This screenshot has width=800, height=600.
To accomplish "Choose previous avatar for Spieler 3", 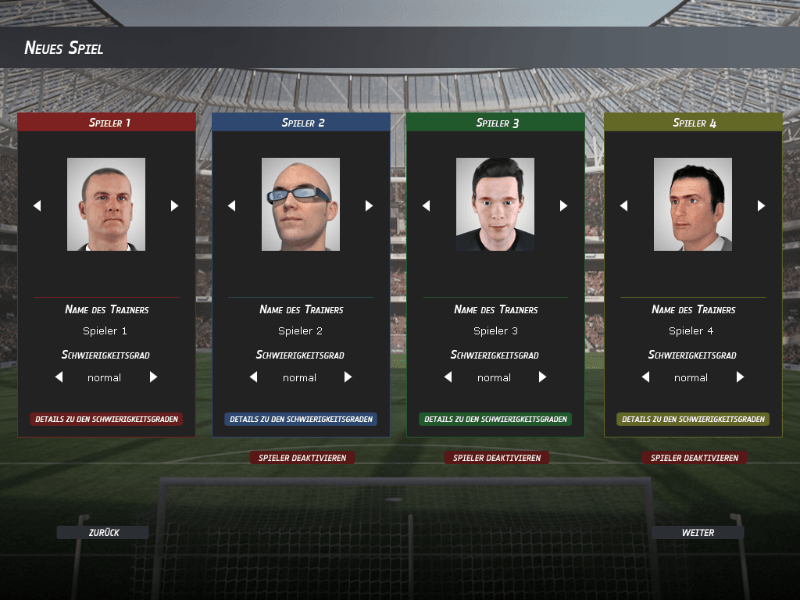I will click(x=426, y=205).
